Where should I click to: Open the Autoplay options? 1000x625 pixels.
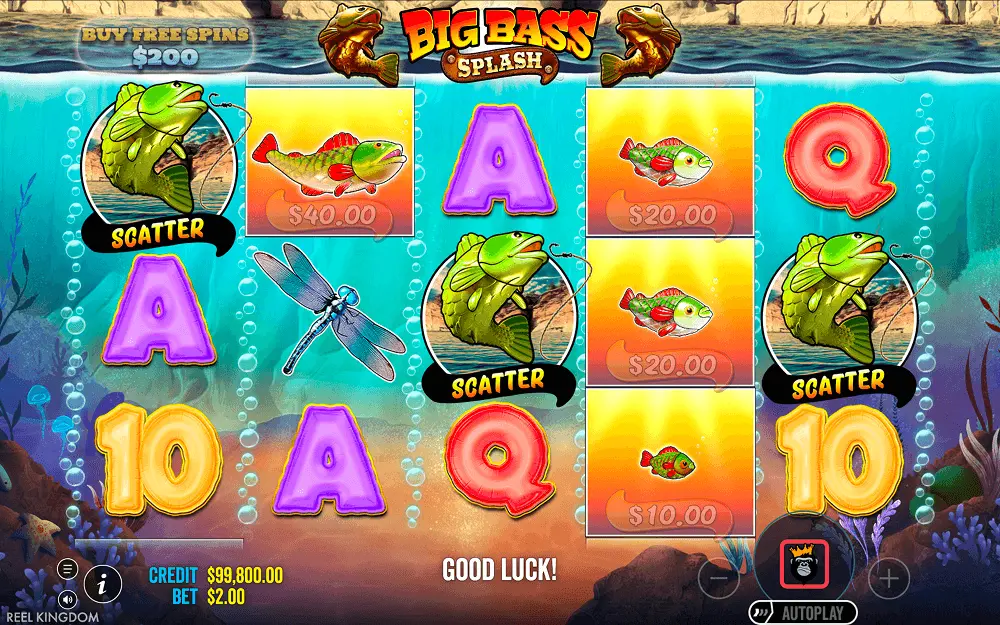(x=803, y=612)
